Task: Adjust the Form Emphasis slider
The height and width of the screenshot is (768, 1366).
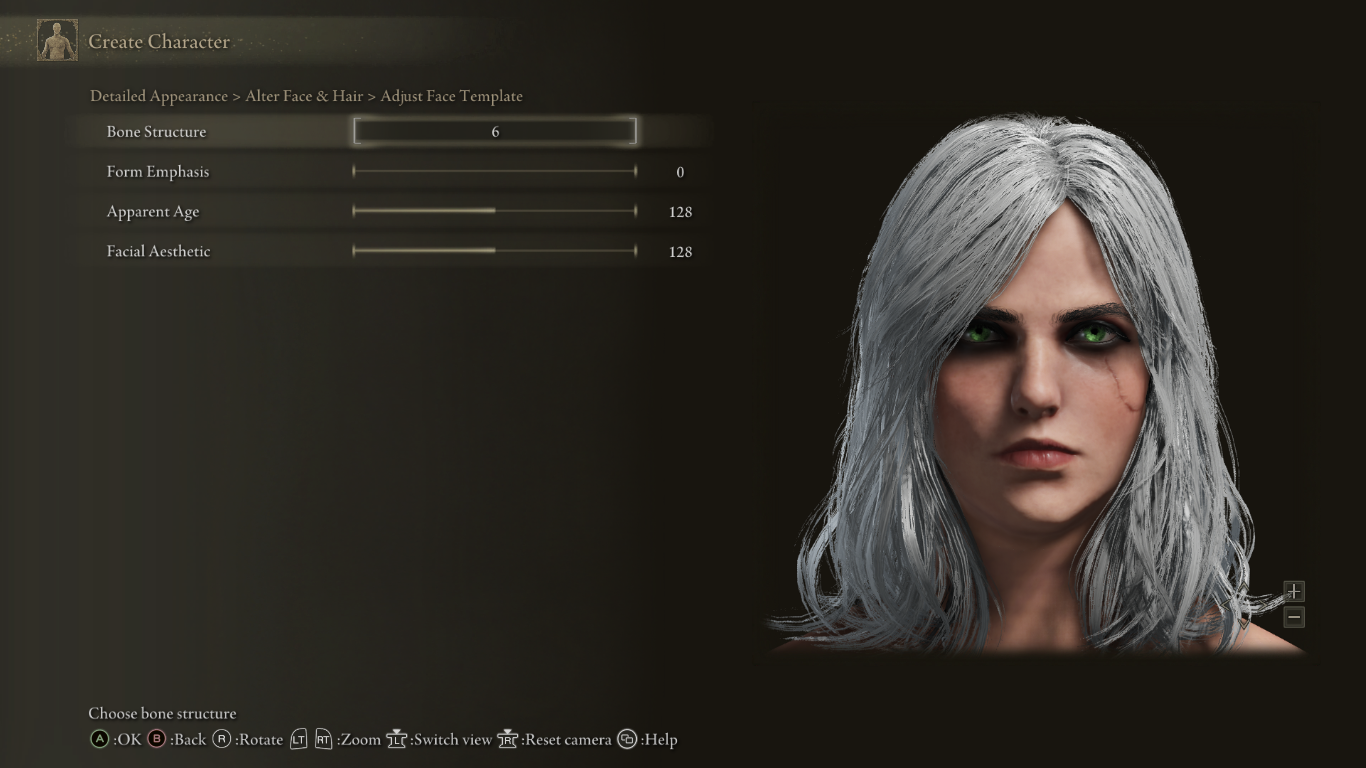Action: (x=495, y=172)
